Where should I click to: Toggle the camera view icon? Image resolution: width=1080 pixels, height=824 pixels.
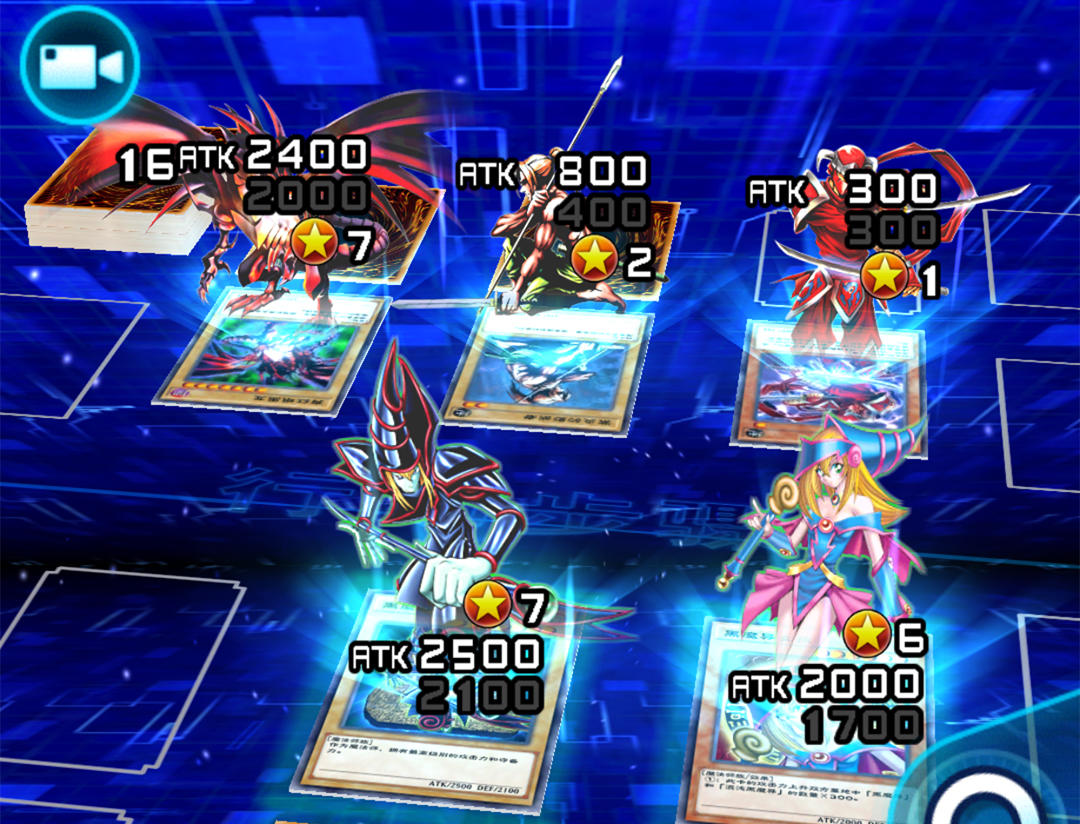[80, 65]
